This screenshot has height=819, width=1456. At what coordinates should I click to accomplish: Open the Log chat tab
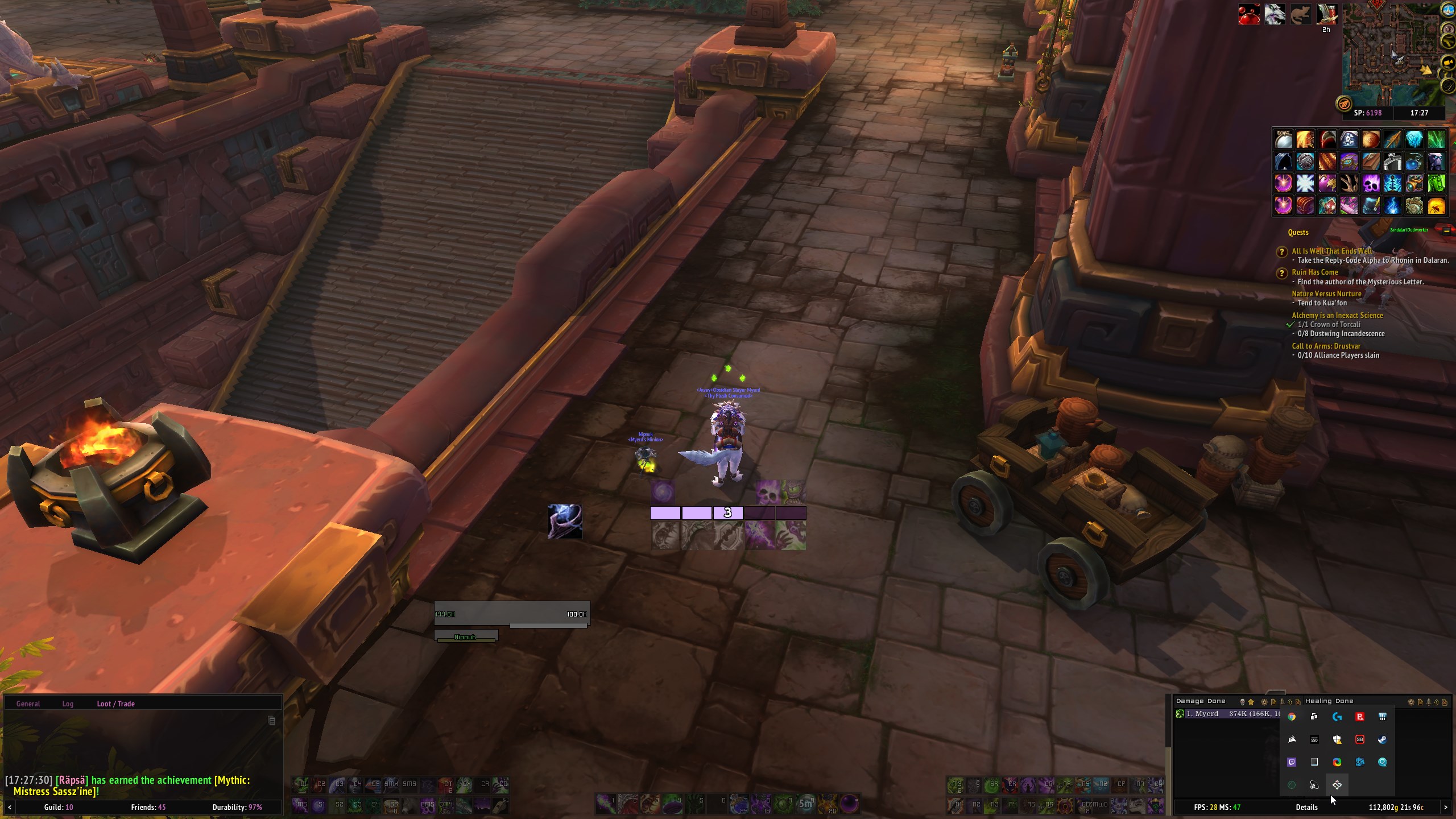[x=68, y=704]
